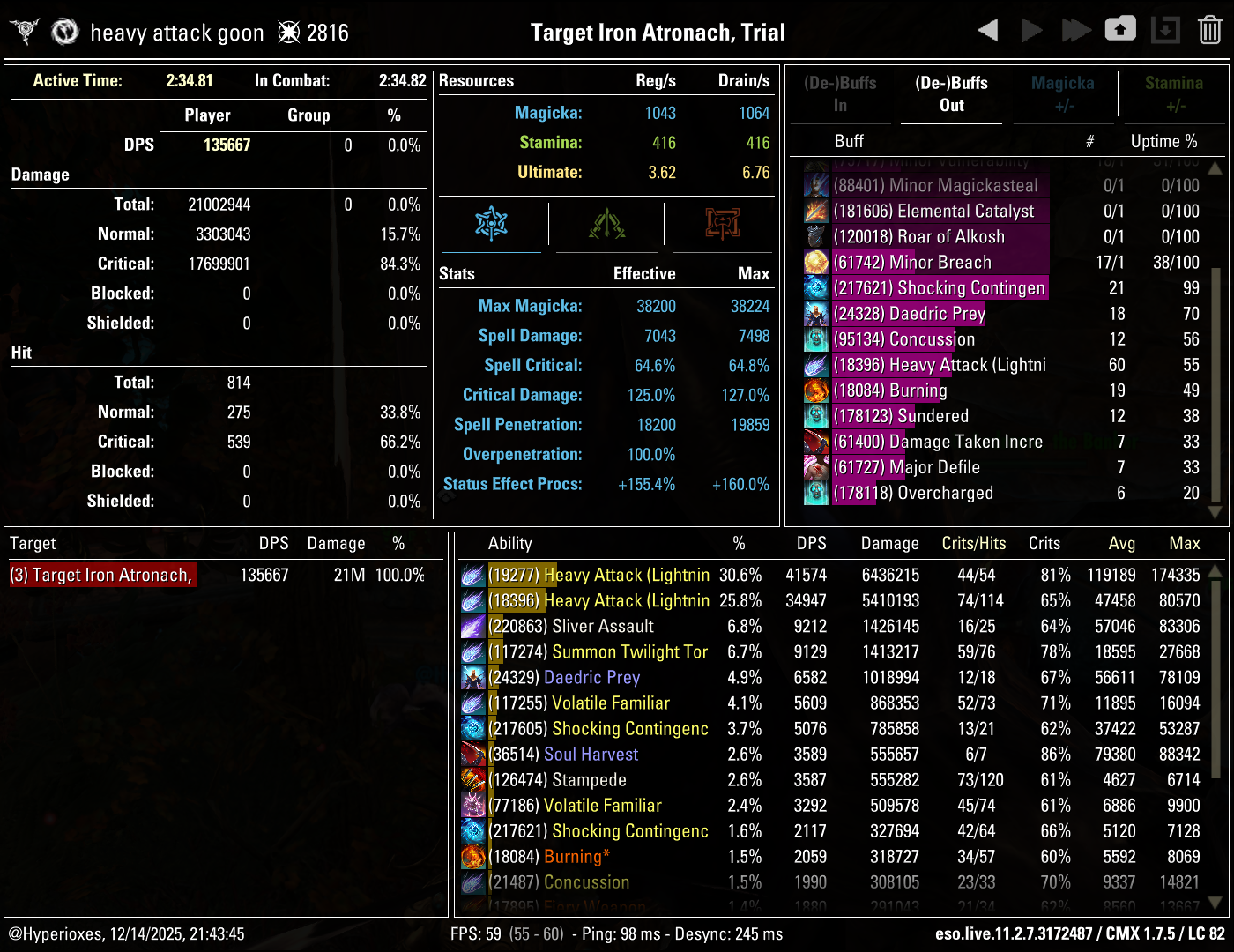
Task: Select the blue magicka stats tab icon
Action: 493,225
